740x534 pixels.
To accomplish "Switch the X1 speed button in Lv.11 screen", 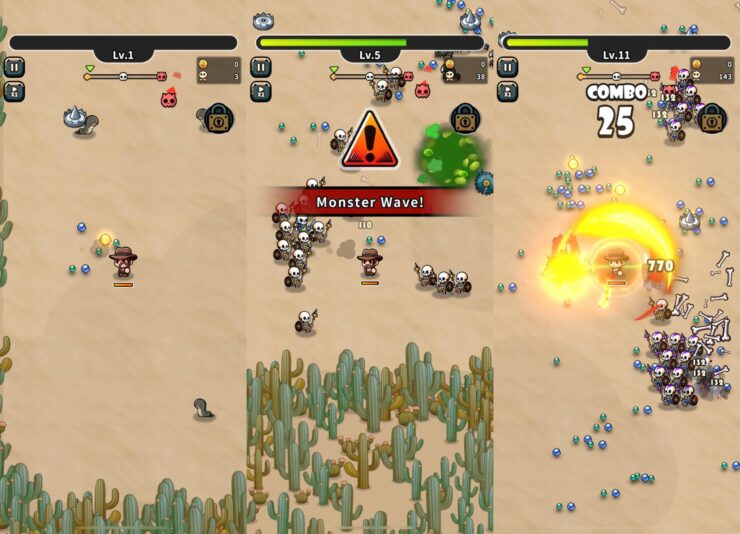I will [x=508, y=91].
